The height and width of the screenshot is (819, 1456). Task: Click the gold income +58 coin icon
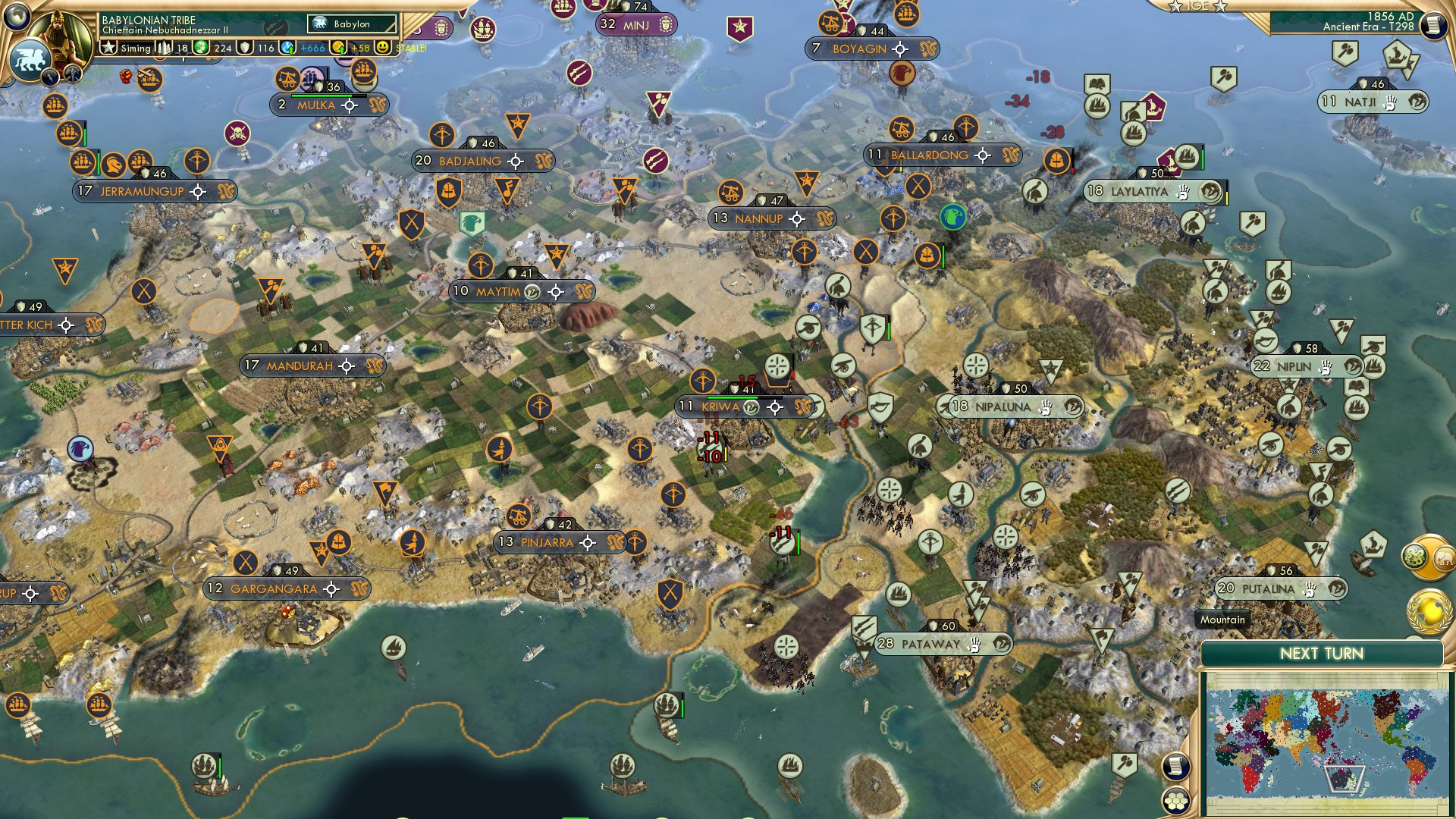[337, 47]
